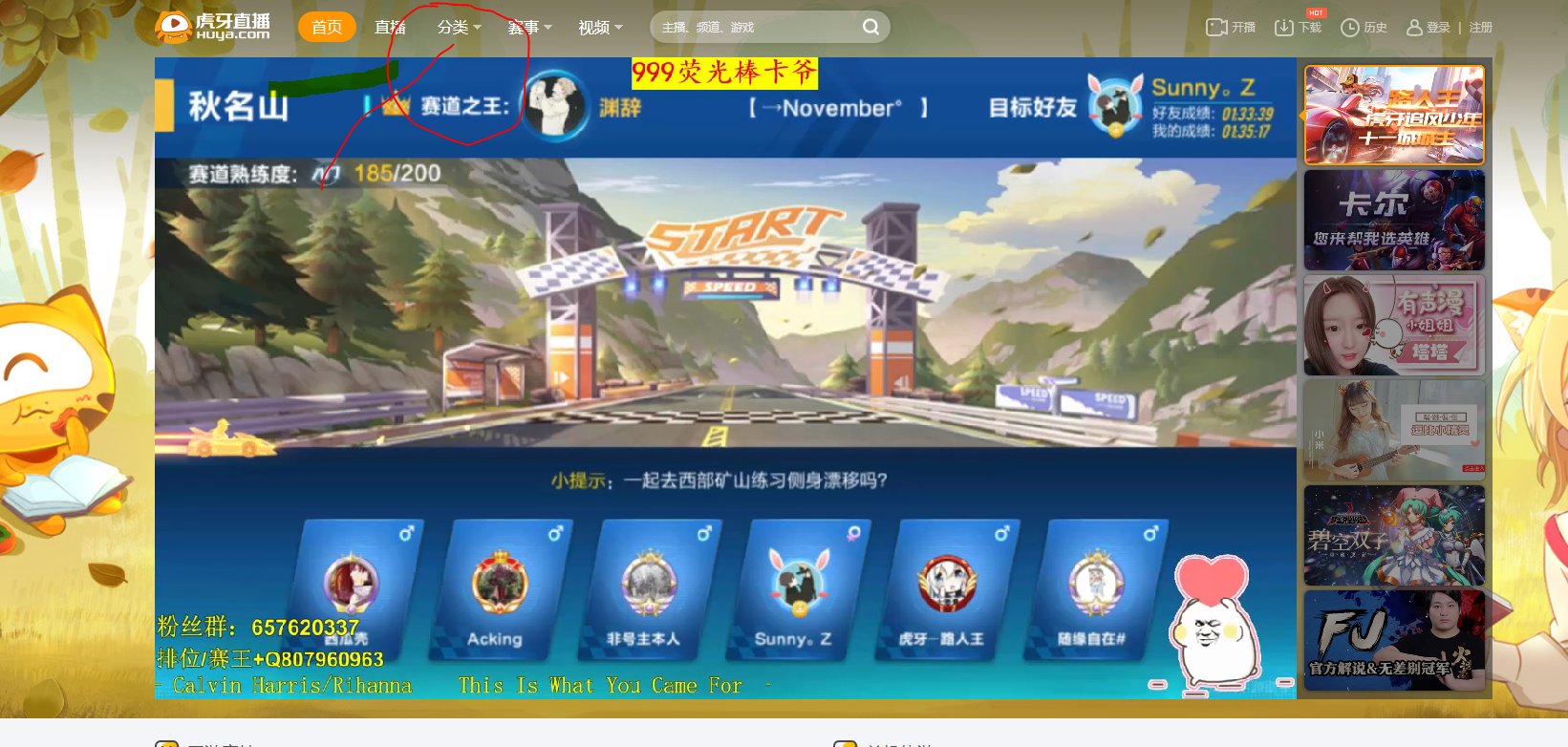Open history via the 历史 clock icon
This screenshot has height=747, width=1568.
[1351, 29]
